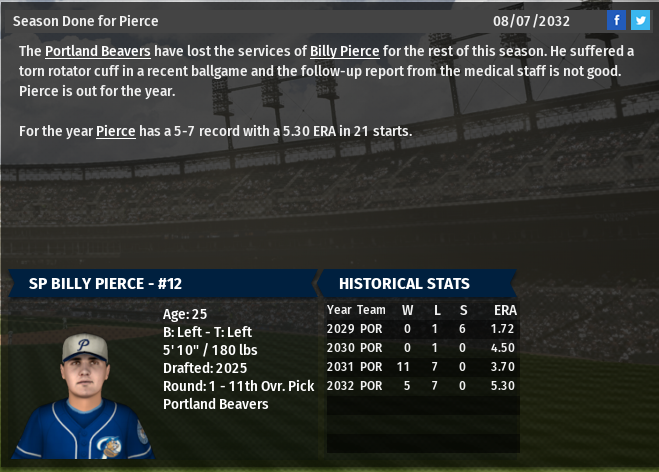Share the news story on Facebook

[x=617, y=20]
